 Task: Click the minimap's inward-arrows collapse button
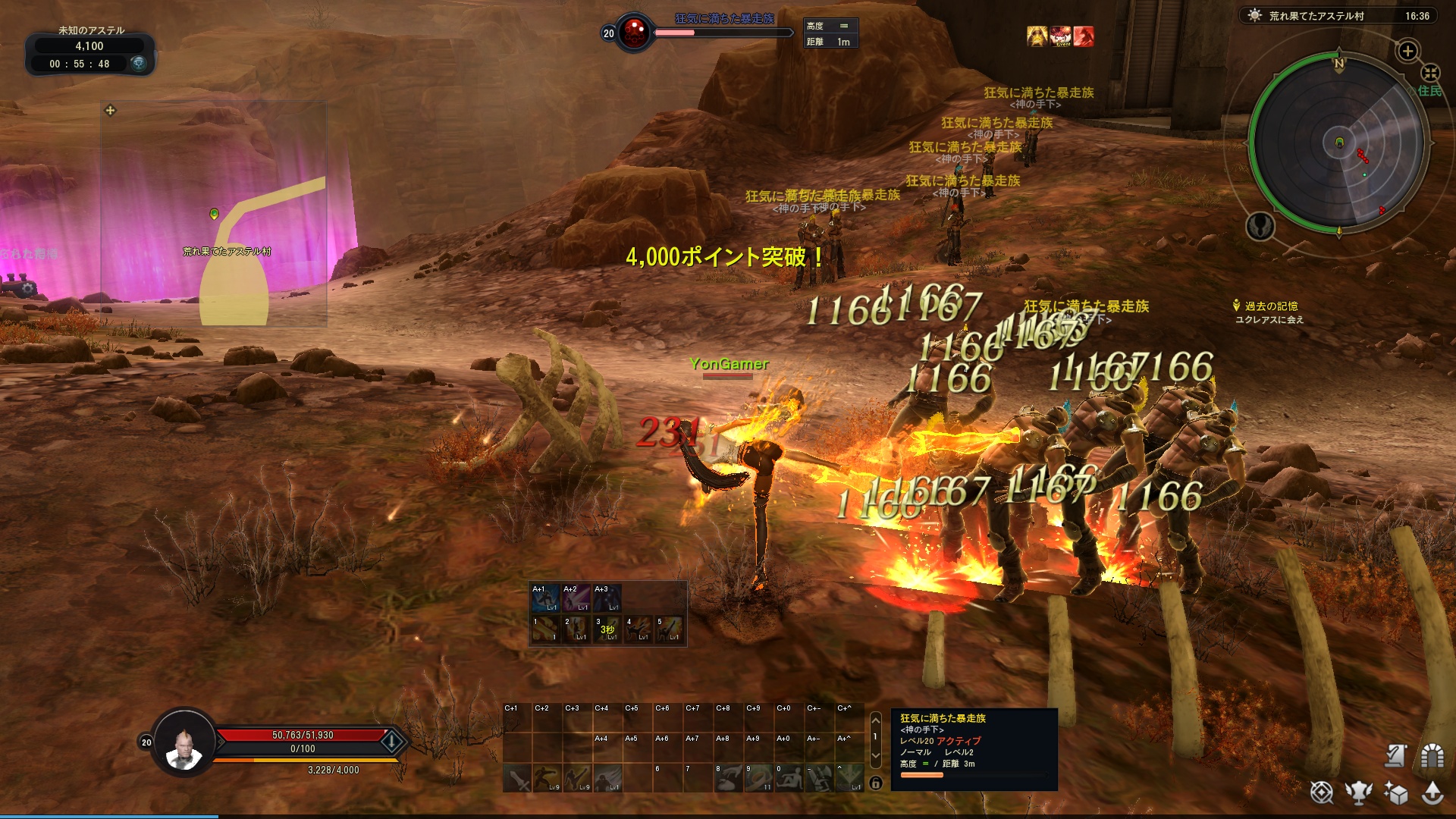(1430, 73)
